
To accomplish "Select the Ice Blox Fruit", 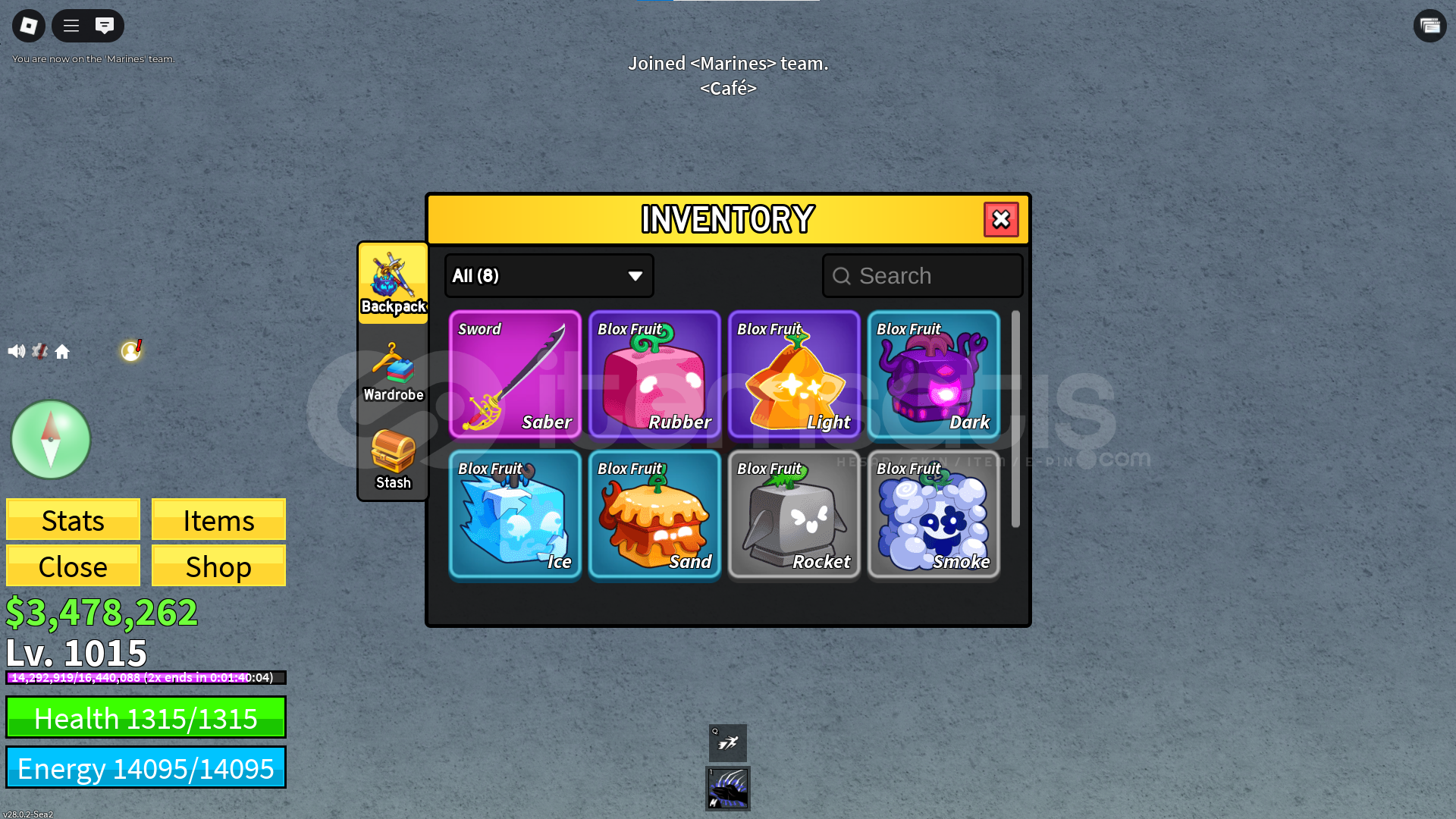I will [x=515, y=514].
